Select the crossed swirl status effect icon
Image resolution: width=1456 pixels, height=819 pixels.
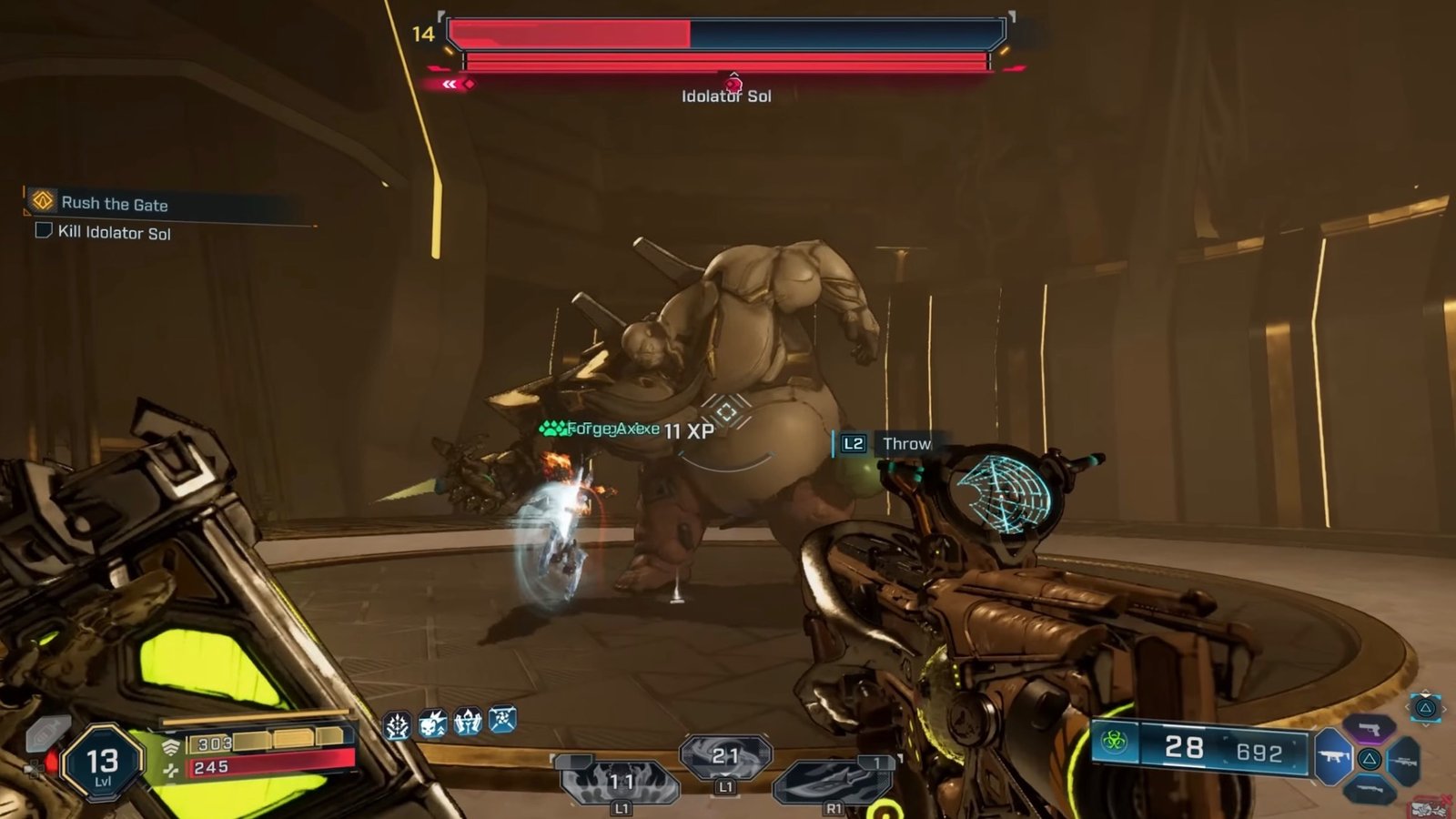click(x=502, y=720)
